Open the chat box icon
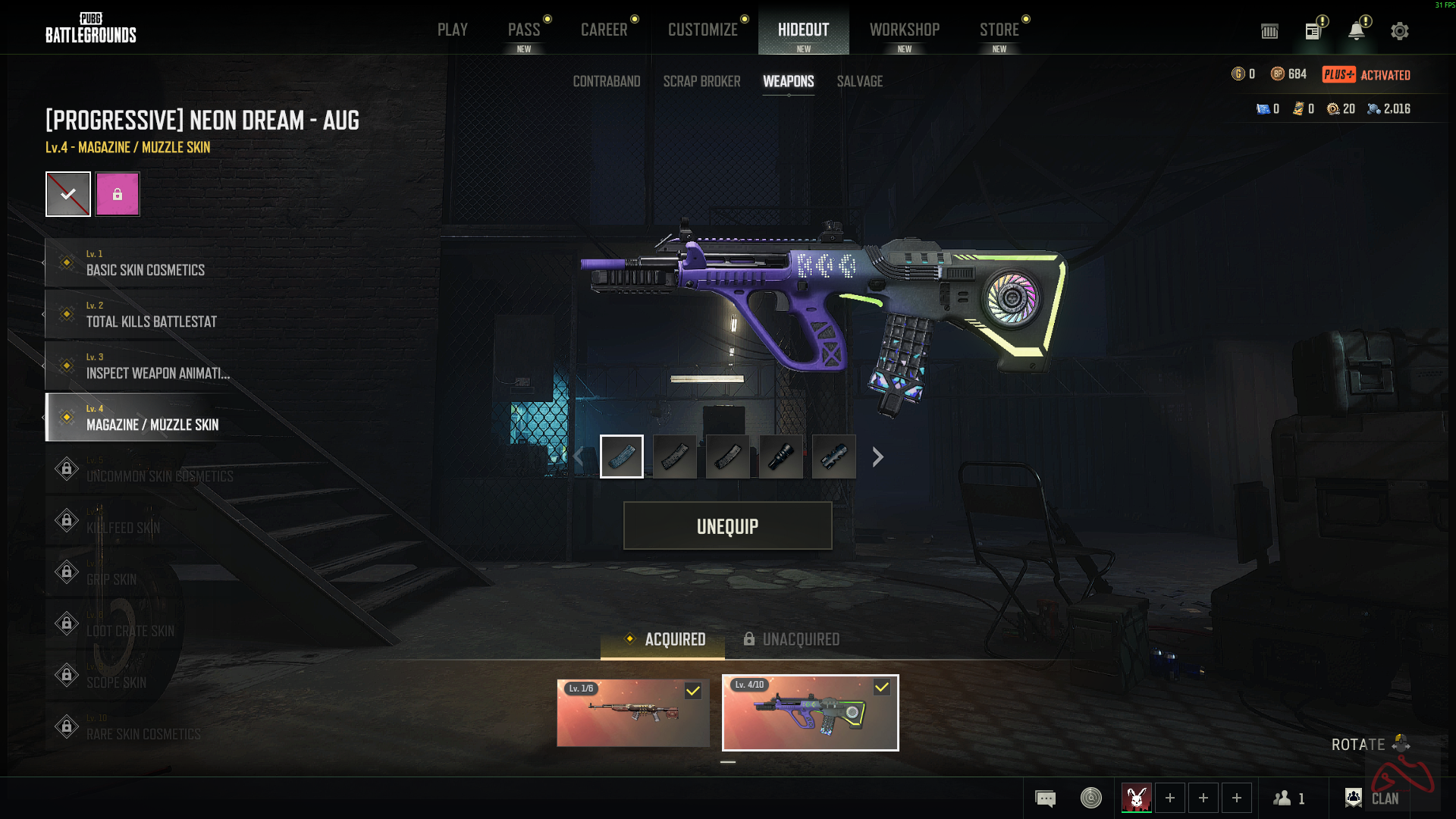The width and height of the screenshot is (1456, 819). click(x=1045, y=798)
